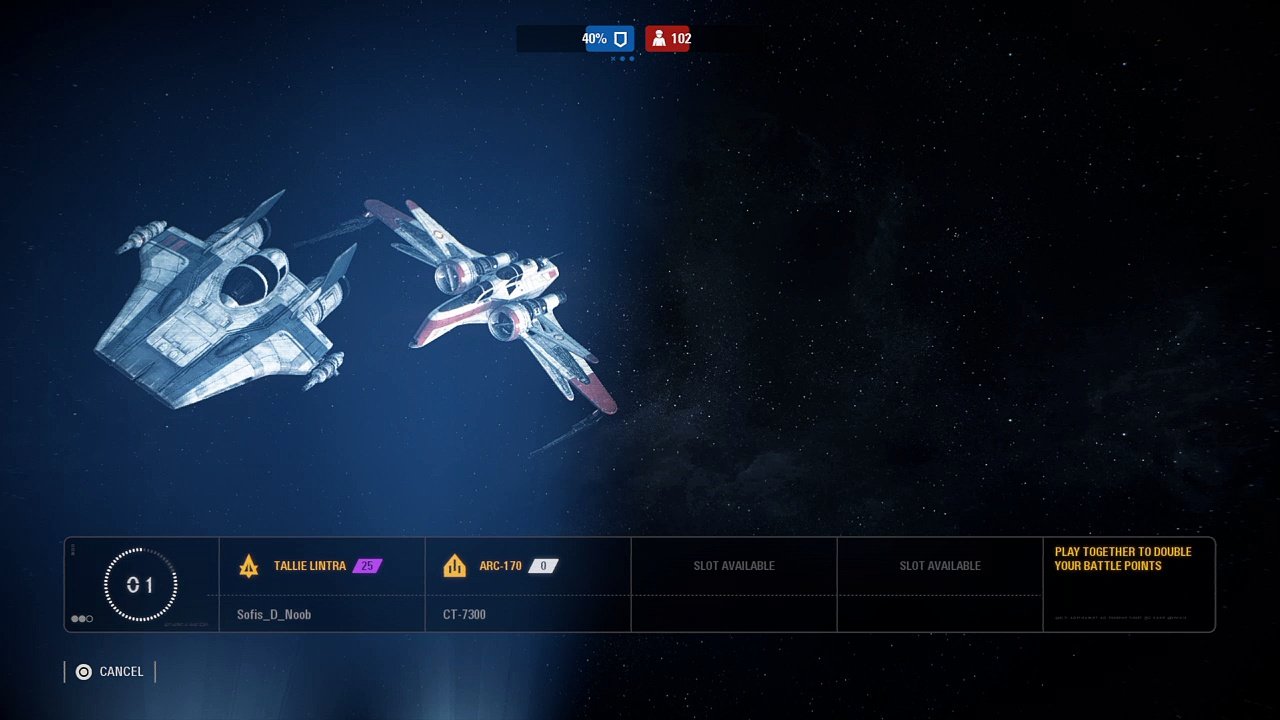Screen dimensions: 1280x720
Task: Select the ARC-170 squad member slot
Action: (x=528, y=585)
